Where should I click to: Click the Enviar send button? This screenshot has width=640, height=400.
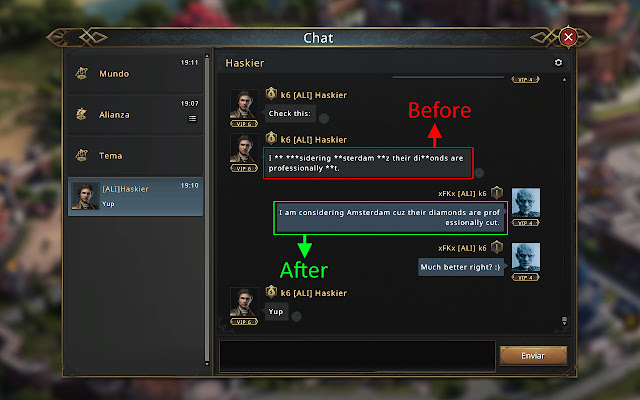point(533,355)
